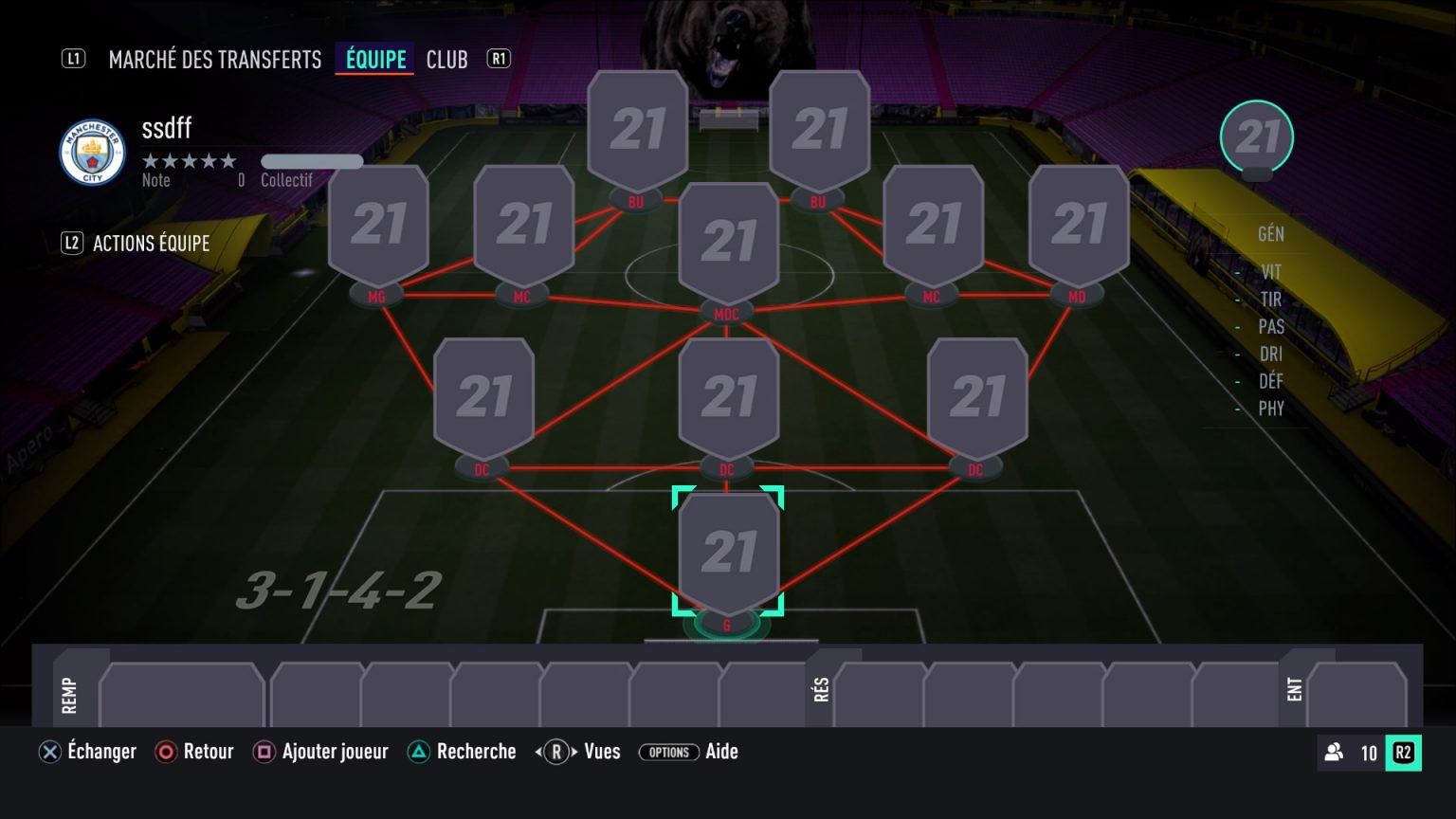Click the five-star Note rating
Viewport: 1456px width, 819px height.
click(189, 161)
